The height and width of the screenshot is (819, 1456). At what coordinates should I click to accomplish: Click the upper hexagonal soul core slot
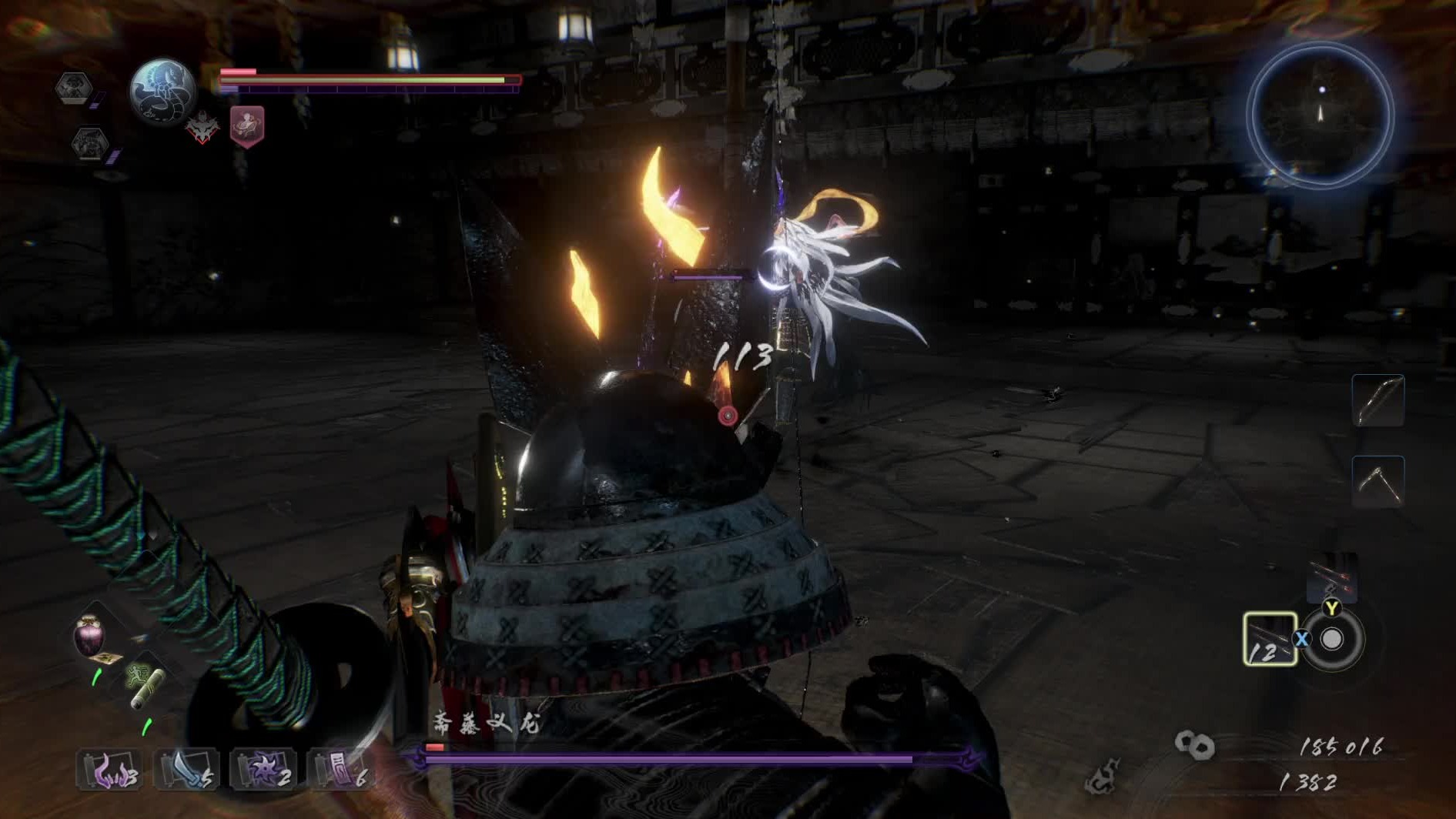tap(74, 87)
